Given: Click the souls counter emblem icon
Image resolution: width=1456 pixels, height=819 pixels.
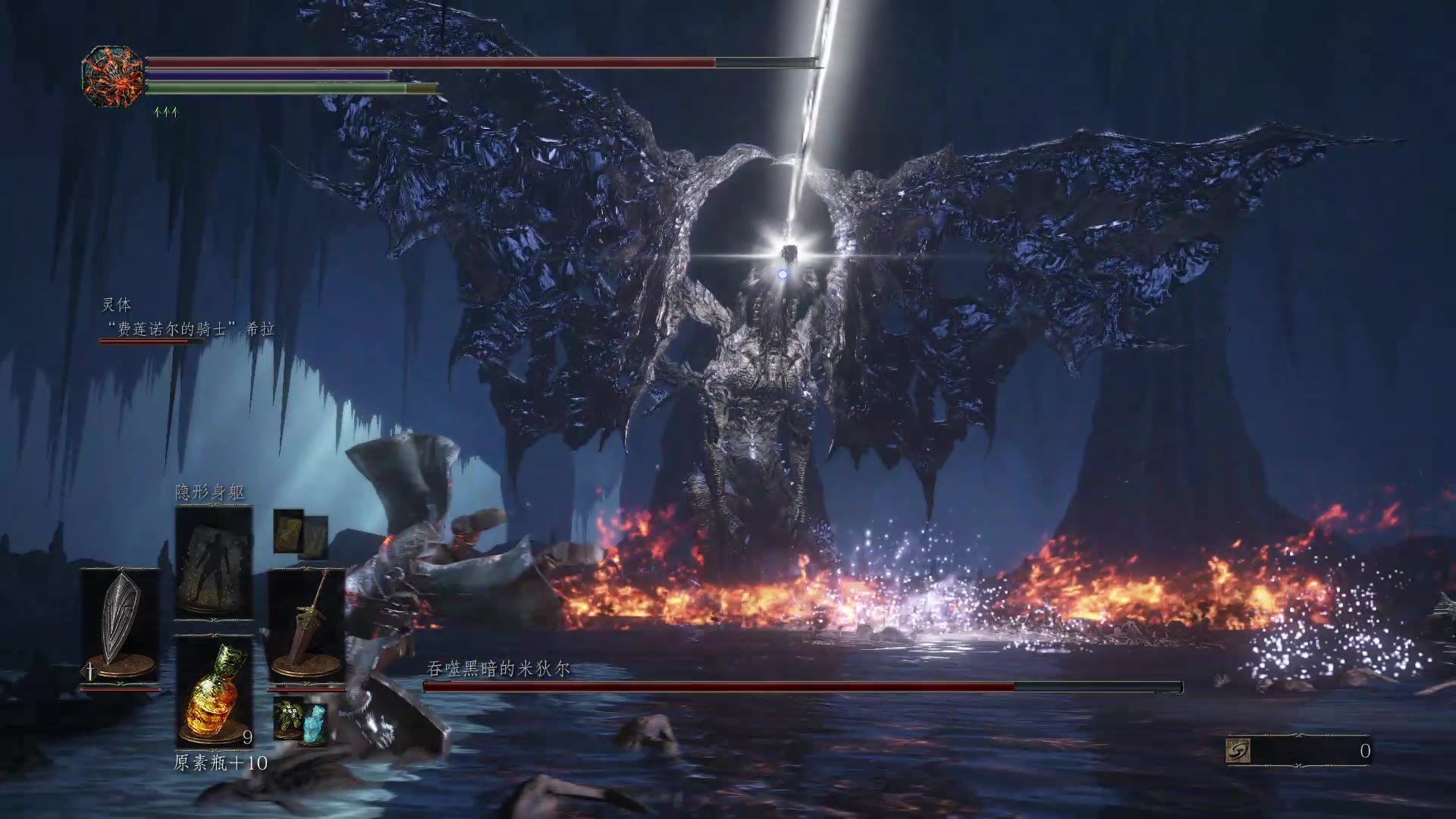Looking at the screenshot, I should (1238, 750).
